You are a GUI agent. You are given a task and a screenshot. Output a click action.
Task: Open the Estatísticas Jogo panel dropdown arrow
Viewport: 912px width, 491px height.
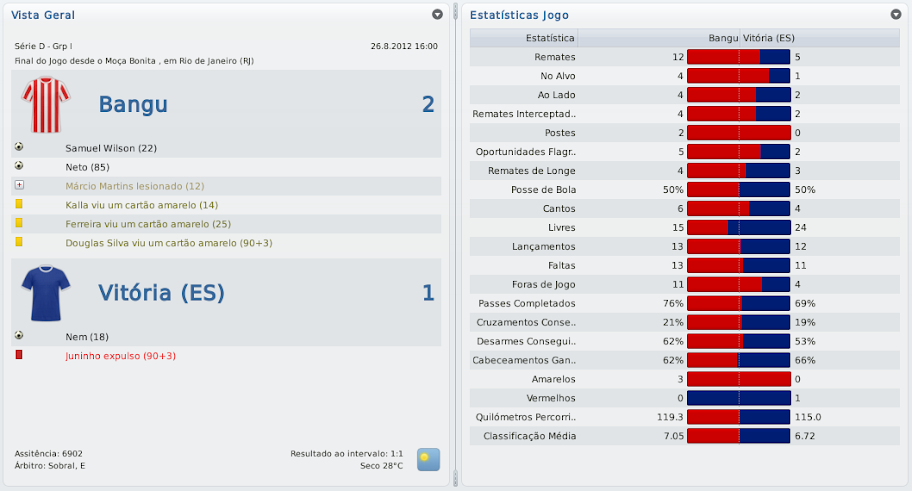click(895, 15)
